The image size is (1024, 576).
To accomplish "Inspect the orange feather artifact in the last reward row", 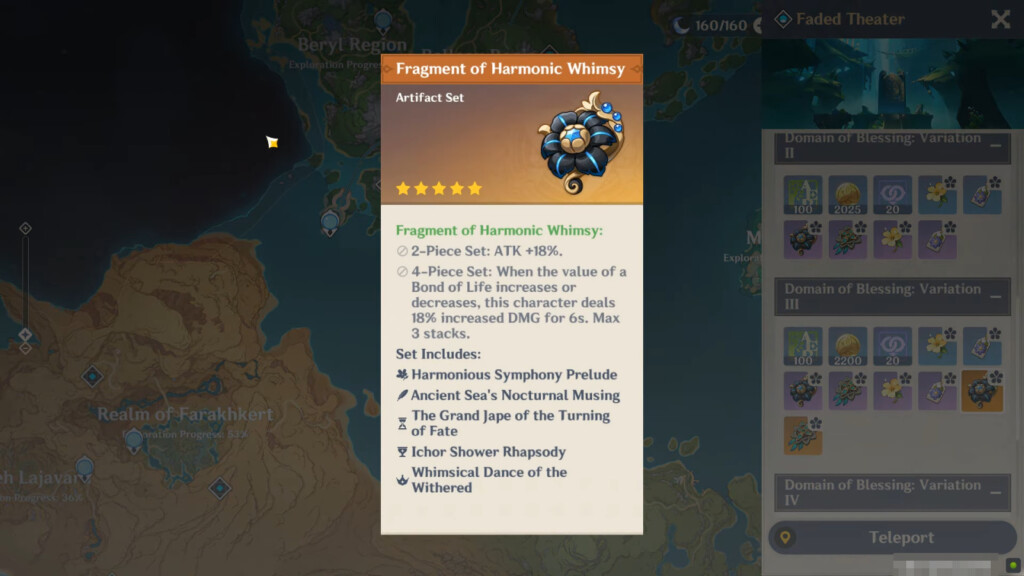I will tap(803, 436).
